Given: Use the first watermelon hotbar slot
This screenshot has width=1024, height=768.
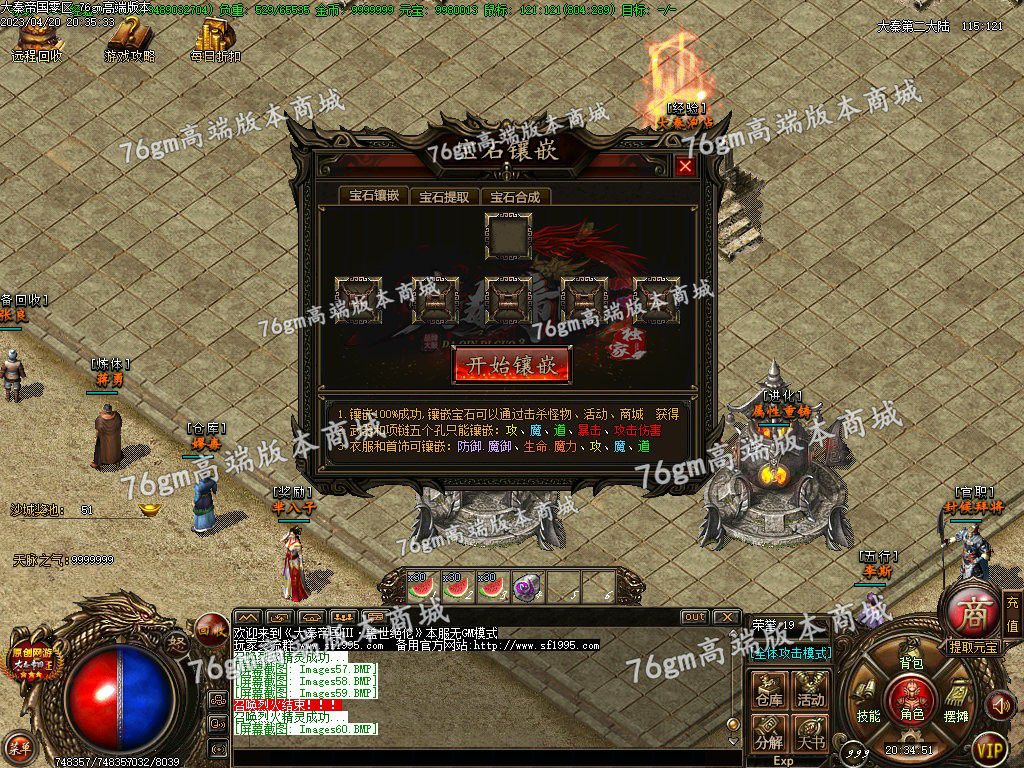Looking at the screenshot, I should (424, 586).
